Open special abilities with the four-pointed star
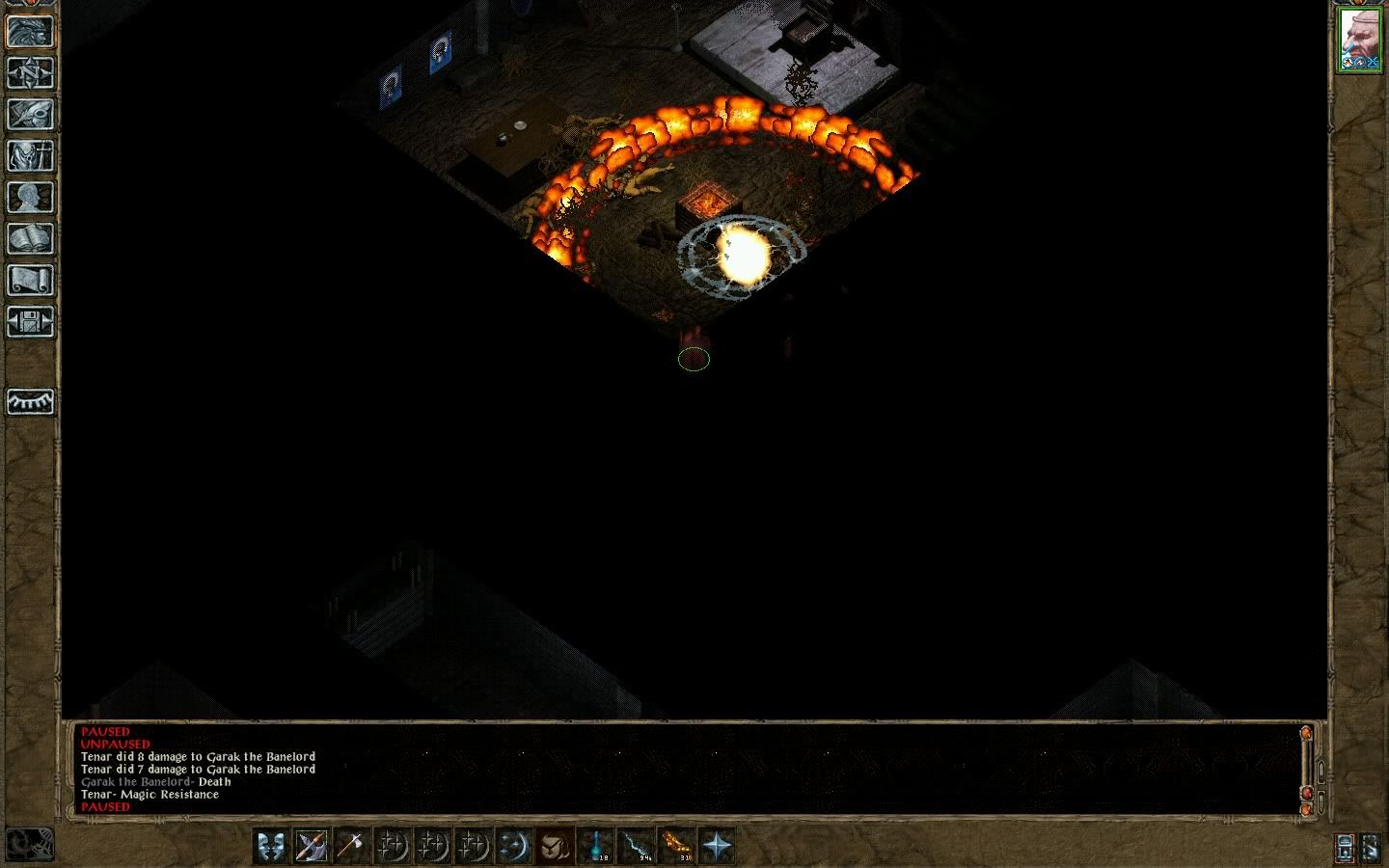 (x=717, y=846)
